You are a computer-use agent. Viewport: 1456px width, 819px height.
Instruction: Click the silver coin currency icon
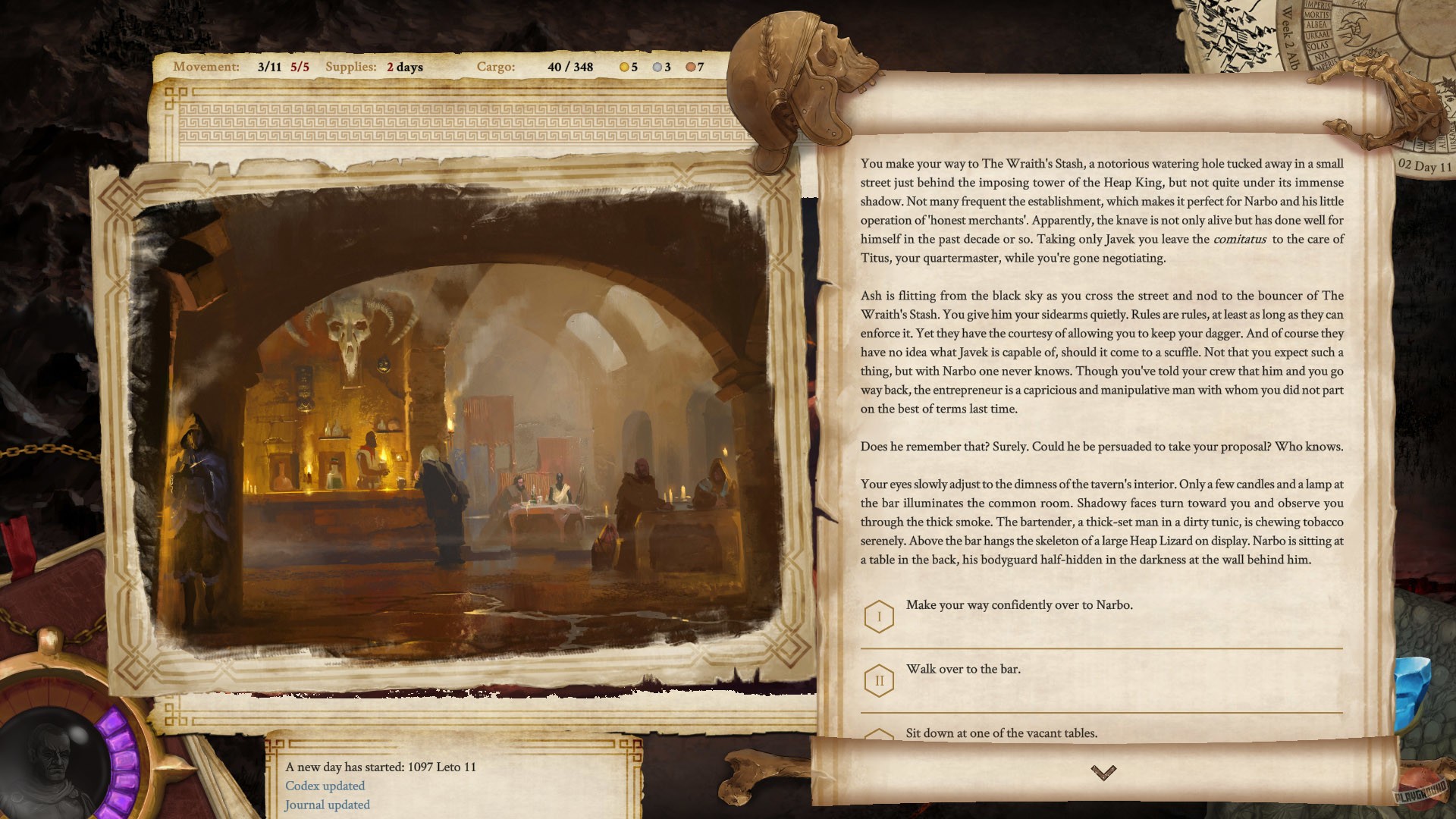click(657, 67)
